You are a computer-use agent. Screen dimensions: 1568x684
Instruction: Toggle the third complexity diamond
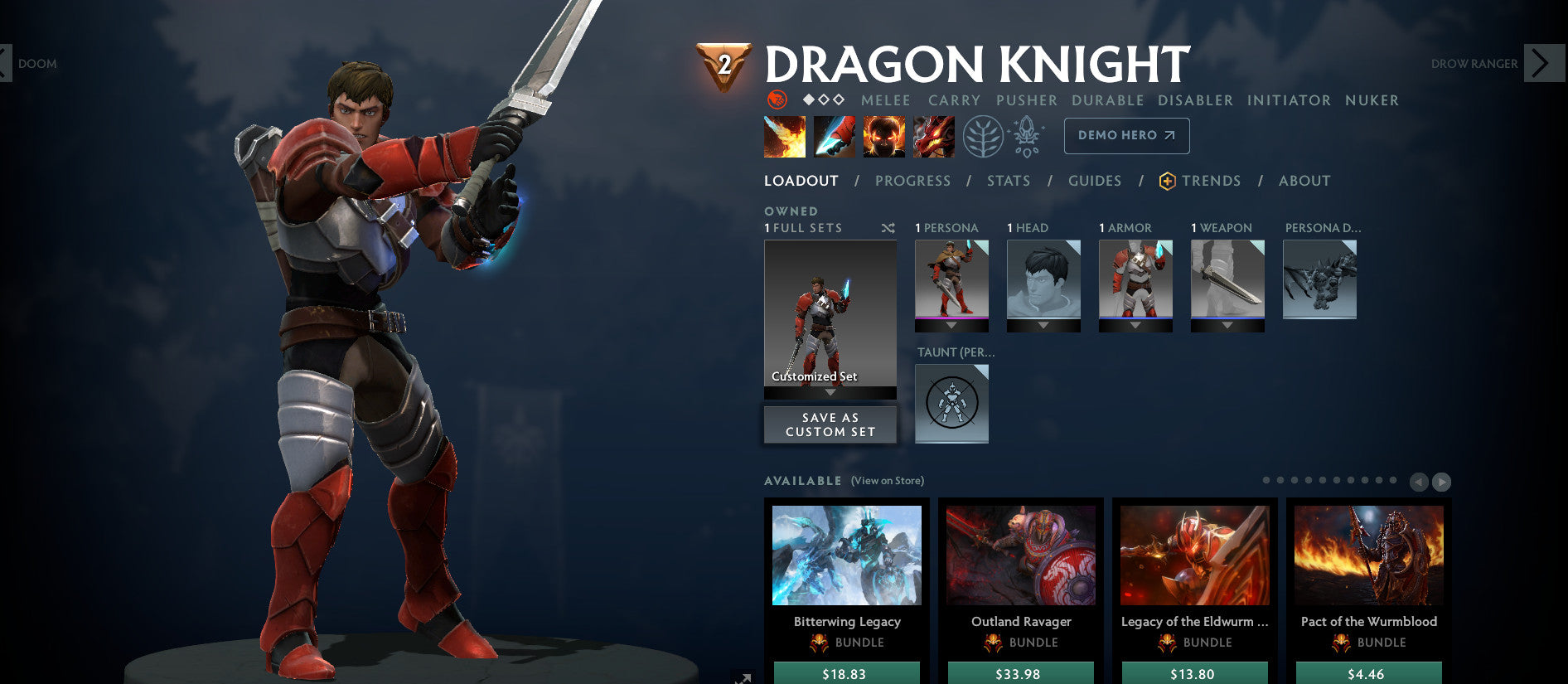[x=838, y=99]
